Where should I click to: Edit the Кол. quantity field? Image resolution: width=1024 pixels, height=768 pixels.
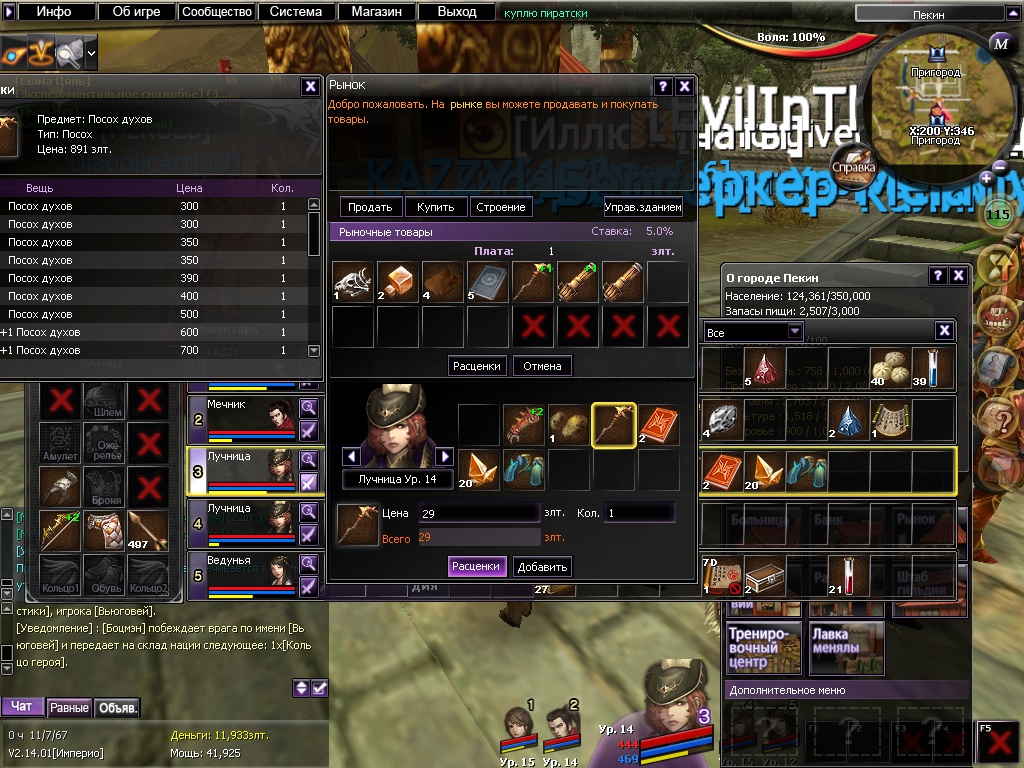click(x=638, y=514)
